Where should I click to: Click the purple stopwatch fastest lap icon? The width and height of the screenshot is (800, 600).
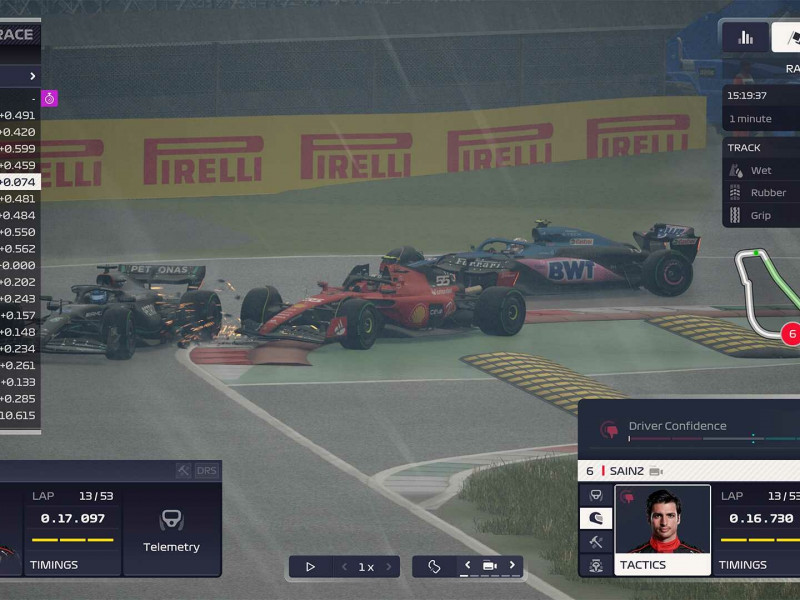pos(49,98)
